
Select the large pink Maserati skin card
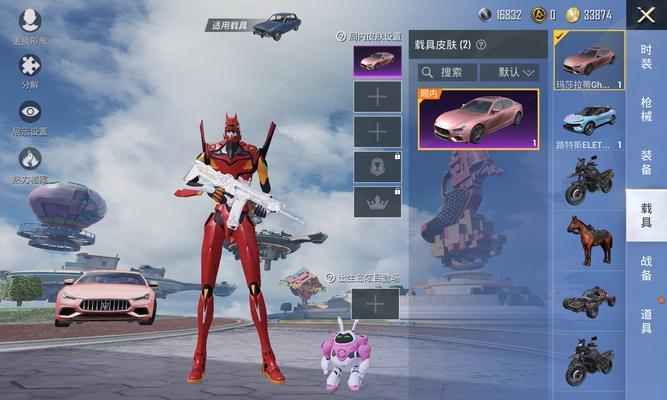pos(478,119)
